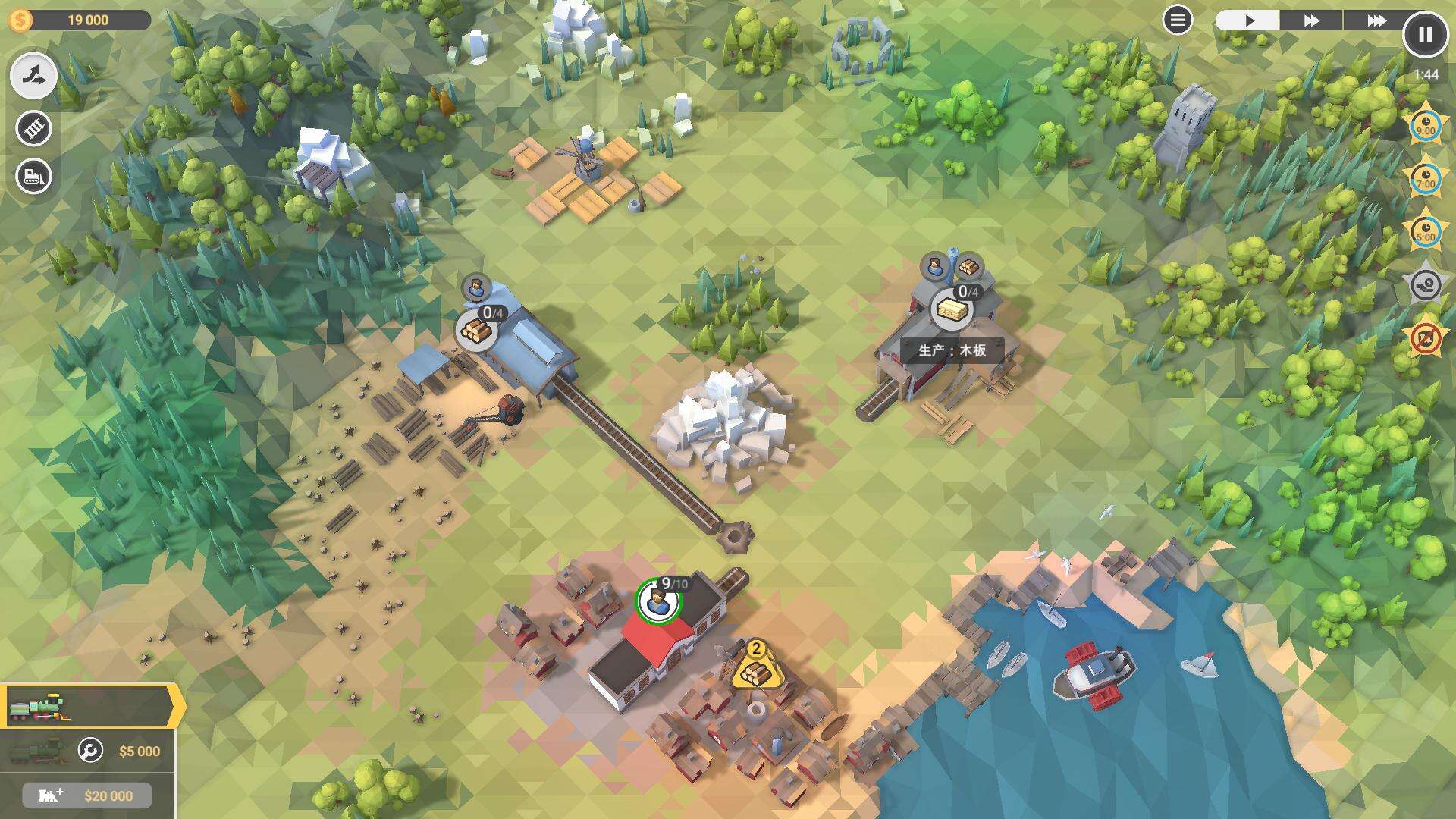Upgrade the locomotive with the wrench button

[90, 751]
